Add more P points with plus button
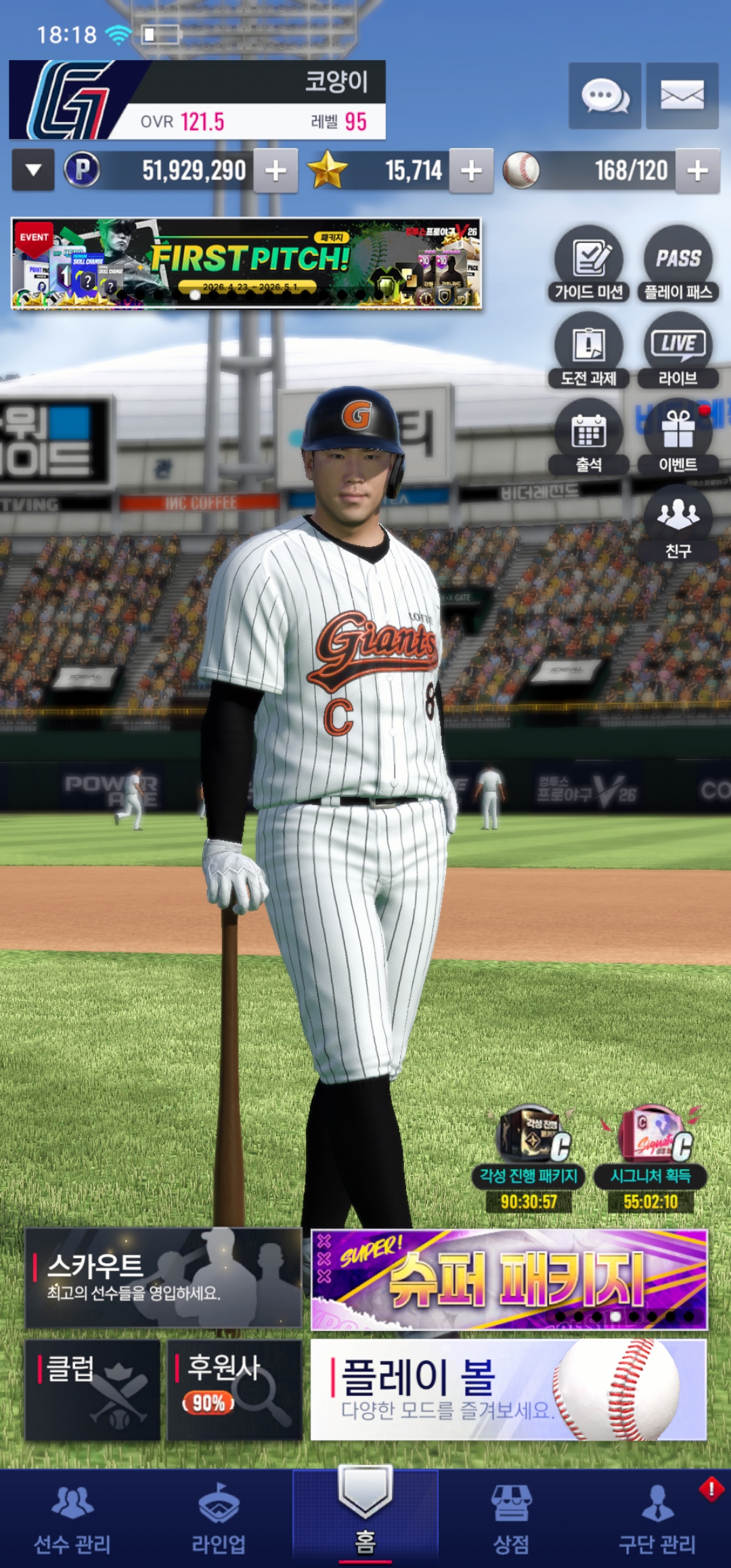731x1568 pixels. click(x=275, y=171)
